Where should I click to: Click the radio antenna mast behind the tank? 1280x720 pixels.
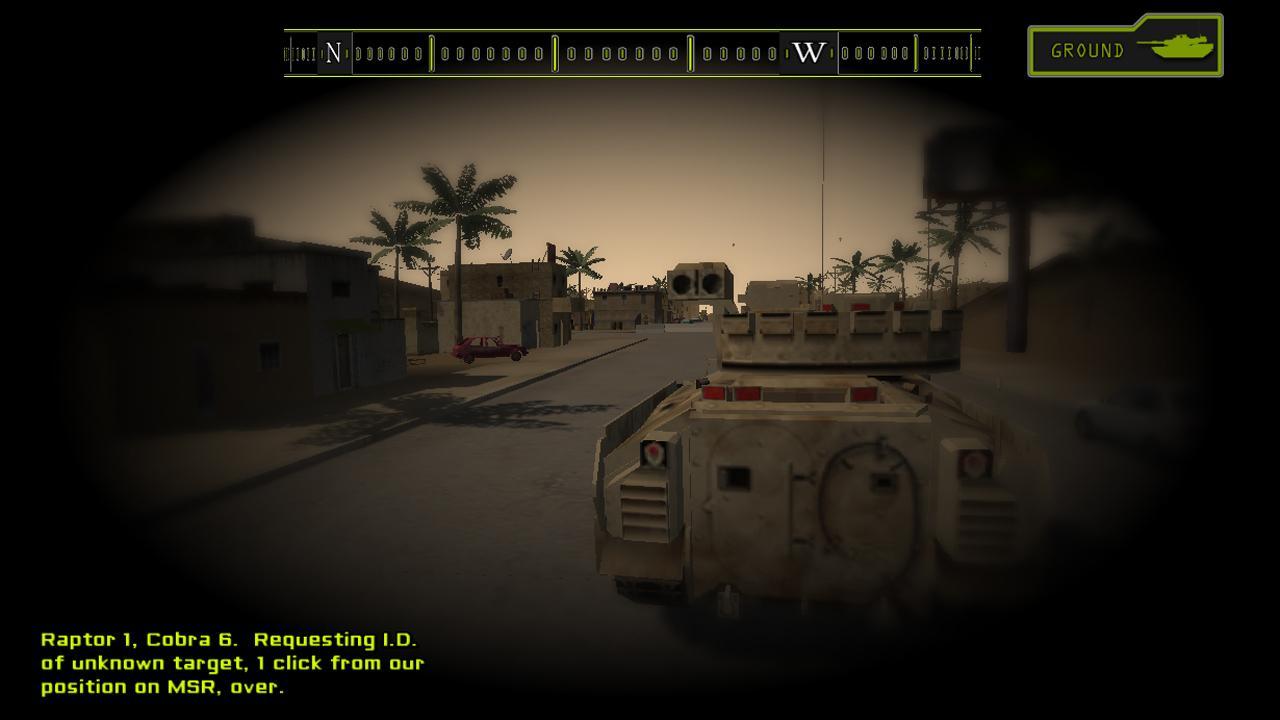pyautogui.click(x=822, y=200)
